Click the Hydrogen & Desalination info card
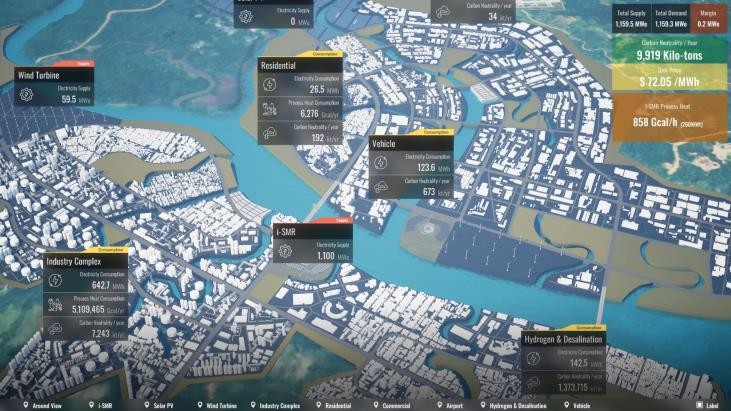Viewport: 731px width, 411px height. click(x=563, y=361)
